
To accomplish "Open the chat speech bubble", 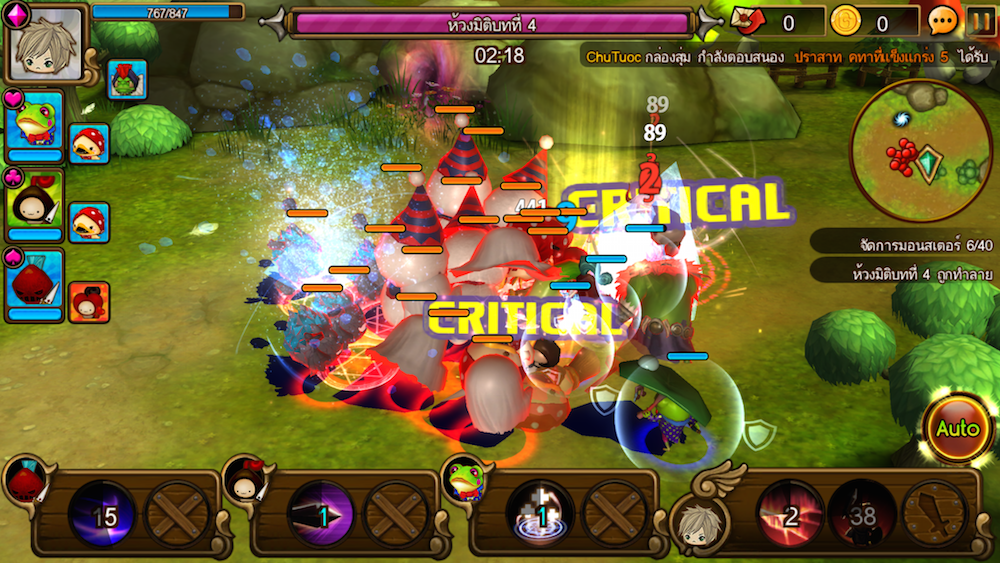I will click(x=943, y=21).
